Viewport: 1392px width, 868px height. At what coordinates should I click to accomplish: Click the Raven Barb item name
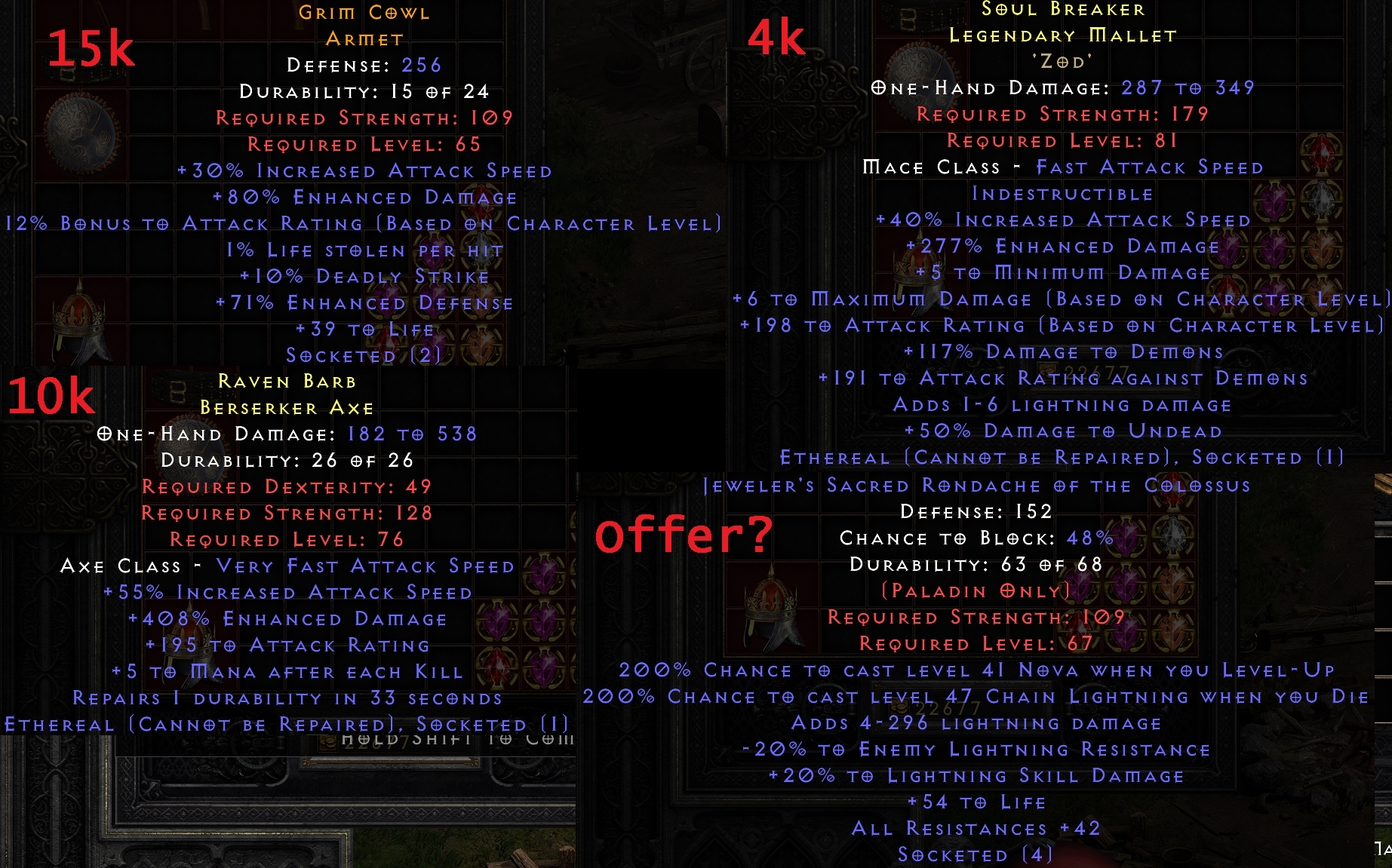289,383
